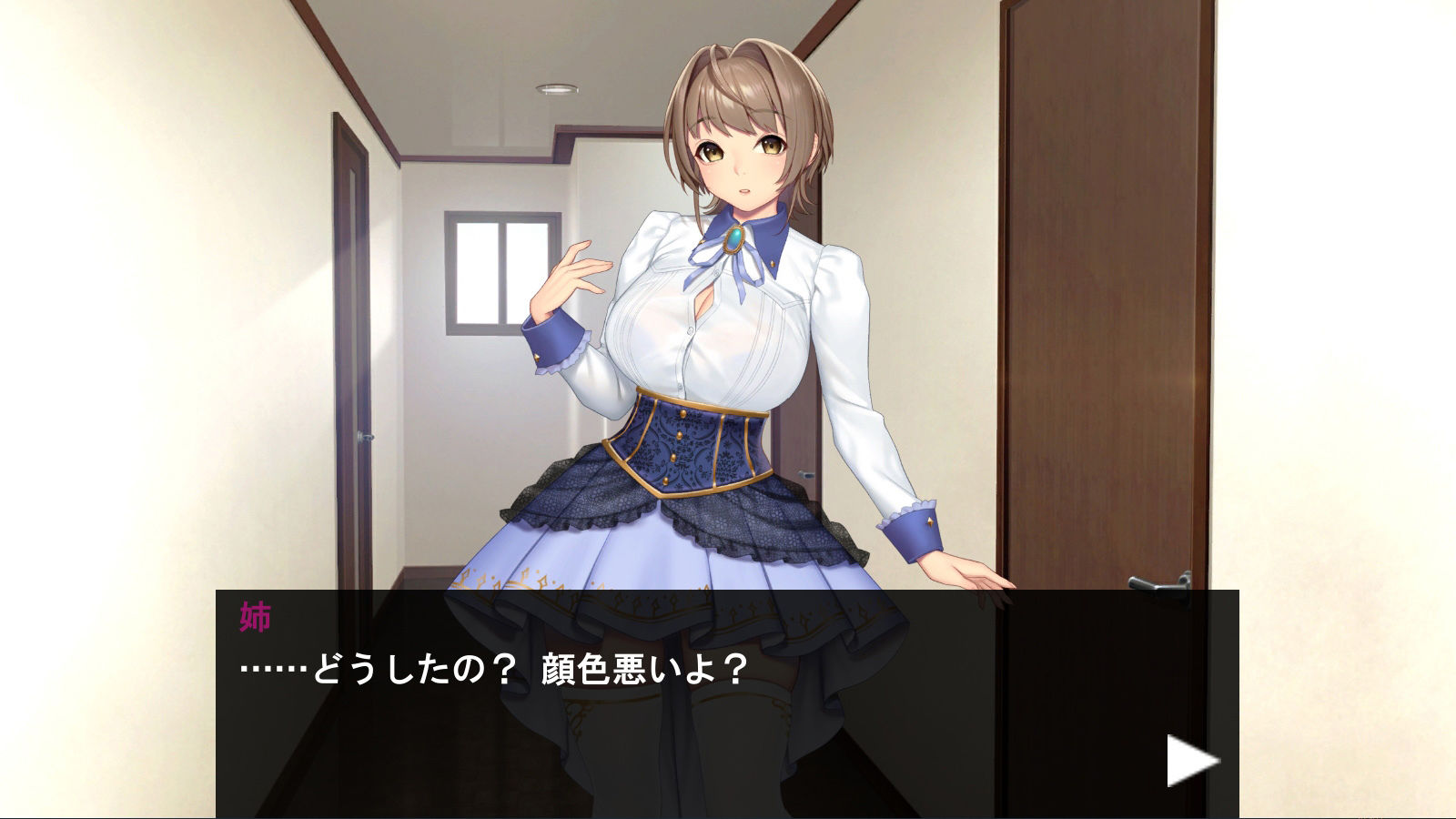
Task: Click the blue brooch on her collar
Action: (x=735, y=239)
